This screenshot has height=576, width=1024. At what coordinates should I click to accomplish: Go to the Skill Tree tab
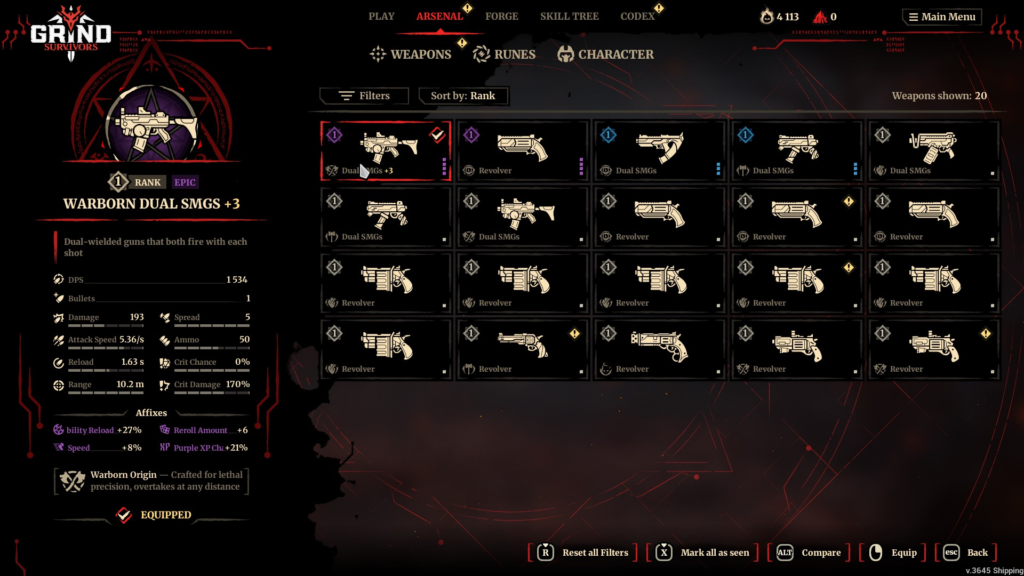568,16
